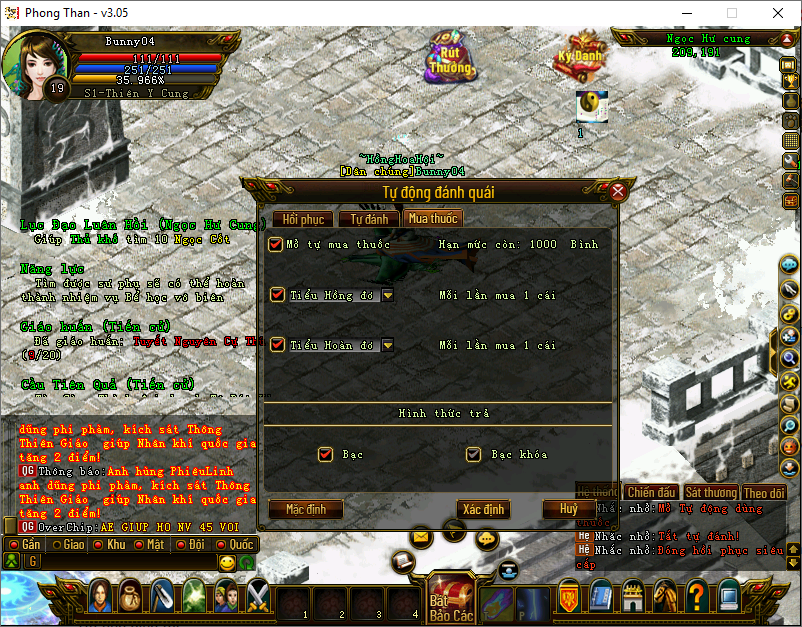Click the Mặc định button
Viewport: 802px width, 627px height.
click(x=307, y=509)
